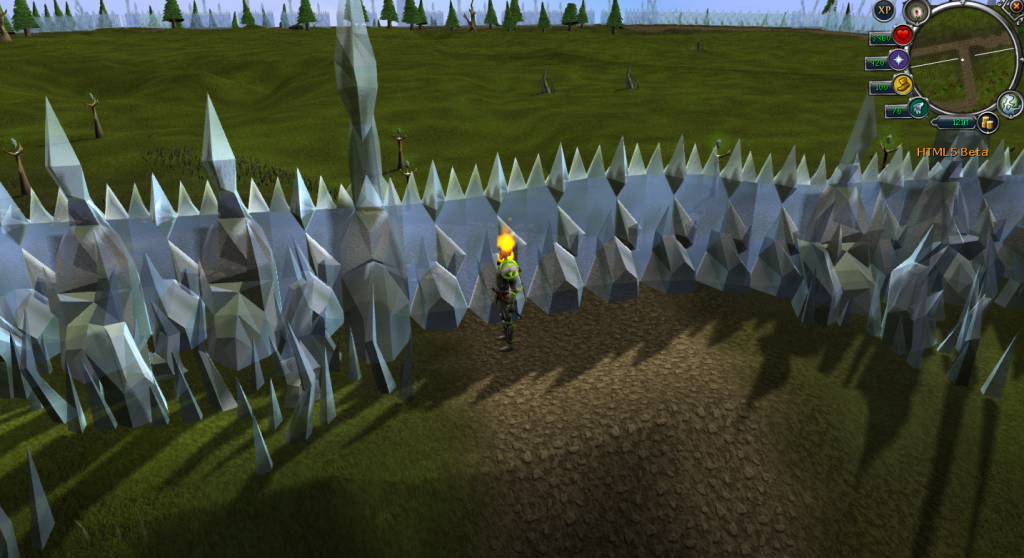Open the world map globe
The height and width of the screenshot is (558, 1024).
pyautogui.click(x=1010, y=103)
